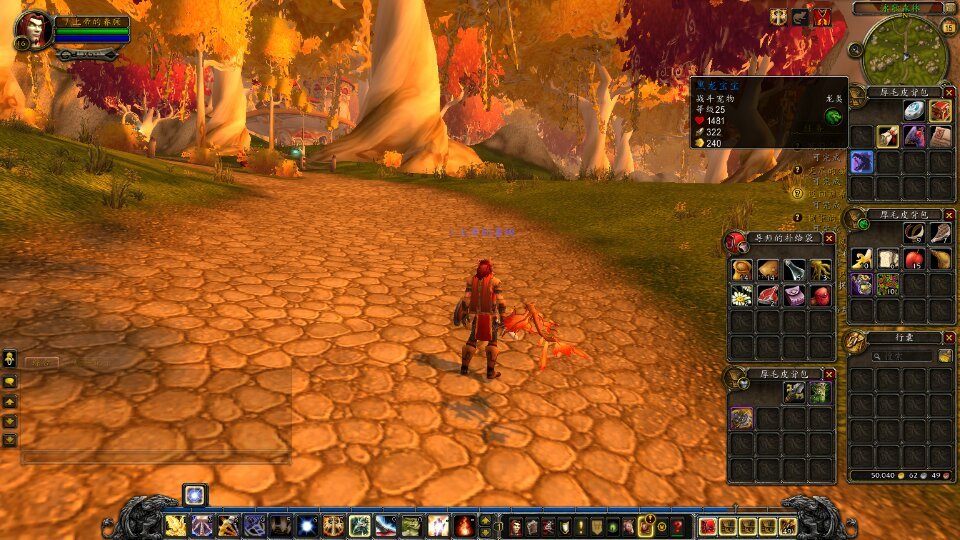Select the red apple item in bag
Image resolution: width=960 pixels, height=540 pixels.
tap(914, 259)
